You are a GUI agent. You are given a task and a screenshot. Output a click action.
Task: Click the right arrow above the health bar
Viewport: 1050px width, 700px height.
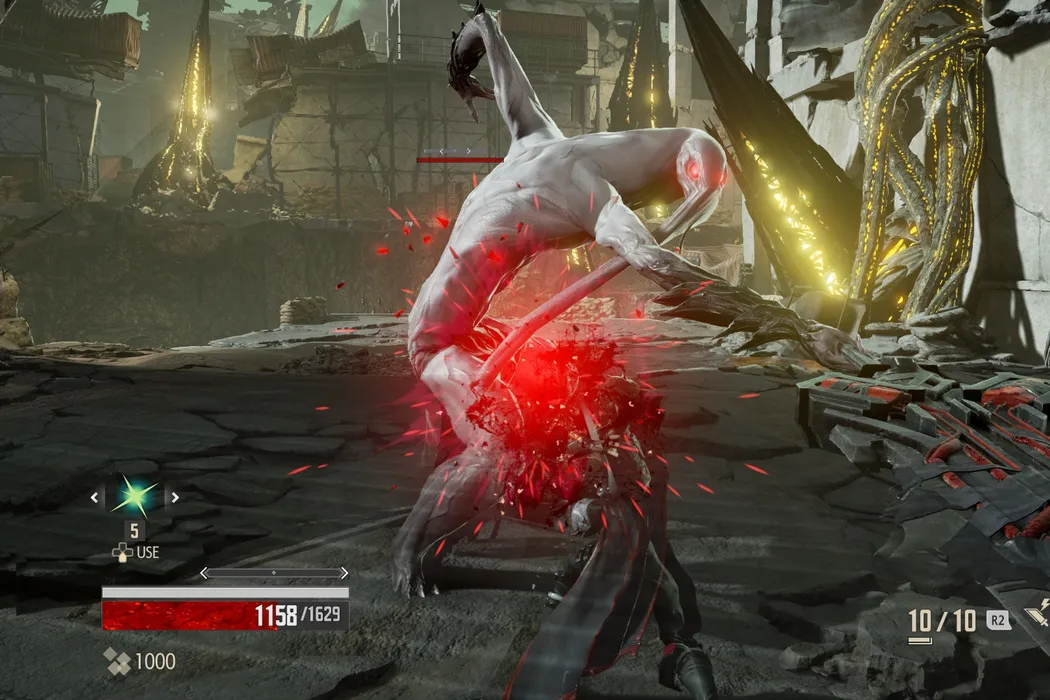[x=343, y=573]
